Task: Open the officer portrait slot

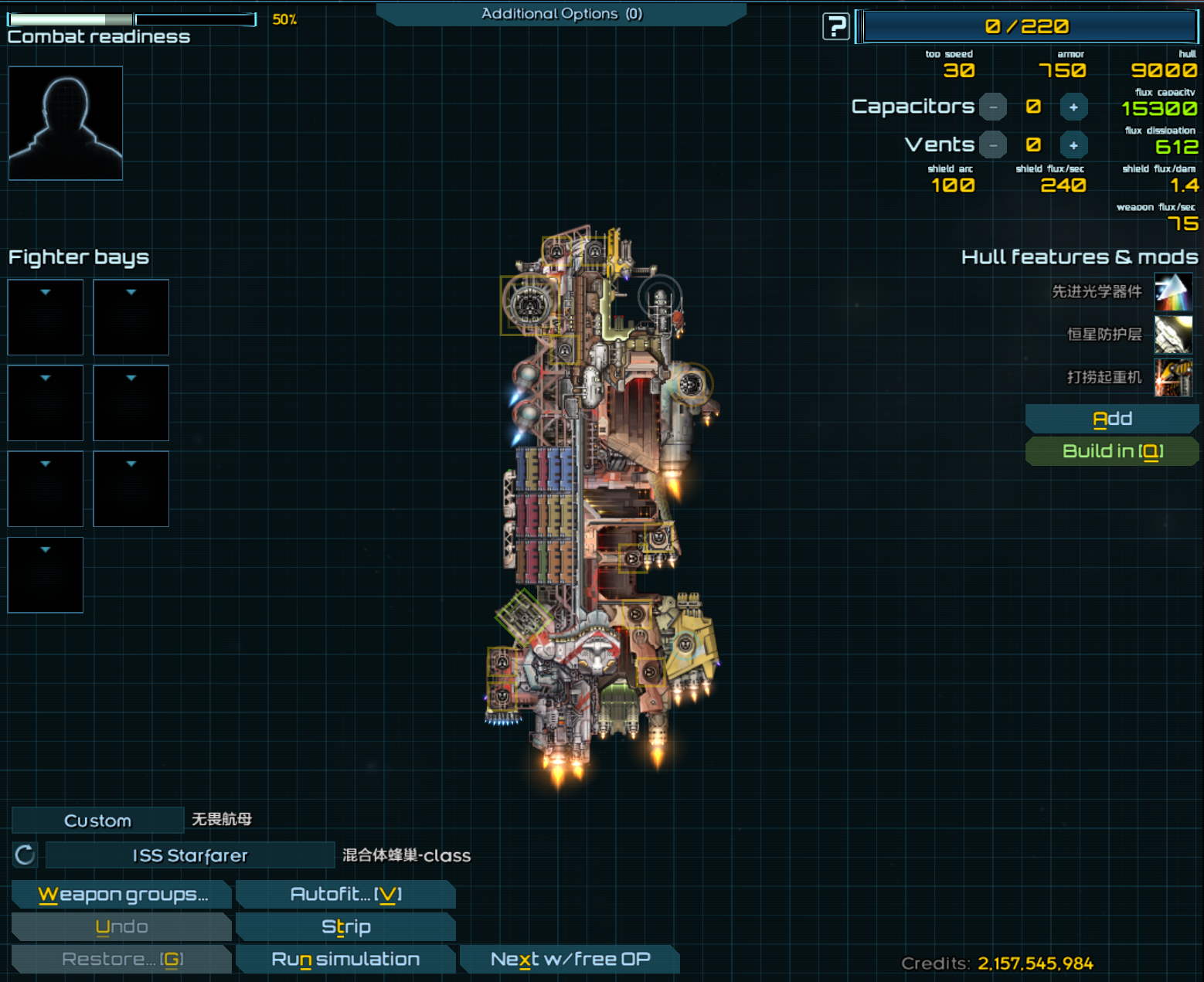Action: (66, 123)
